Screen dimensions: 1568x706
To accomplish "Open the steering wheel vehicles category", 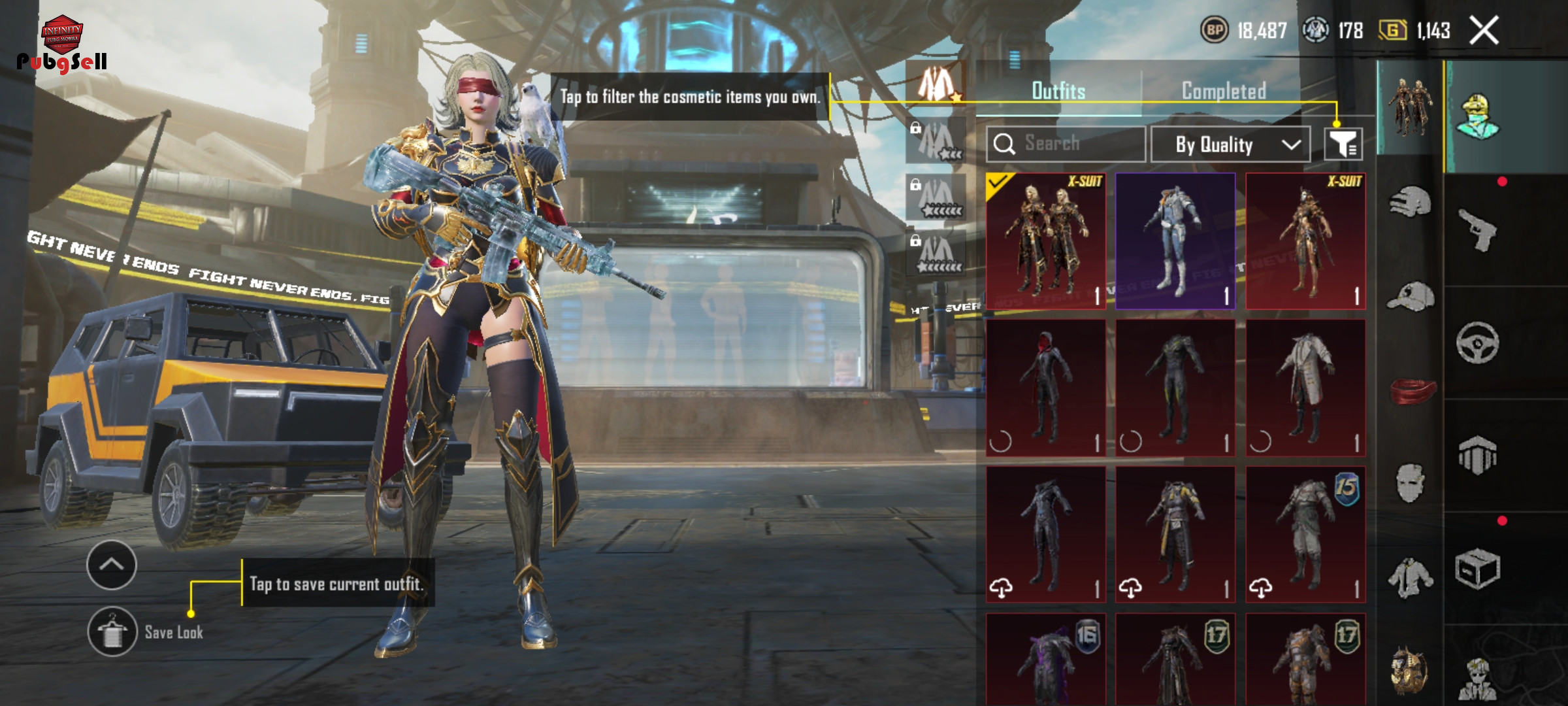I will 1478,343.
